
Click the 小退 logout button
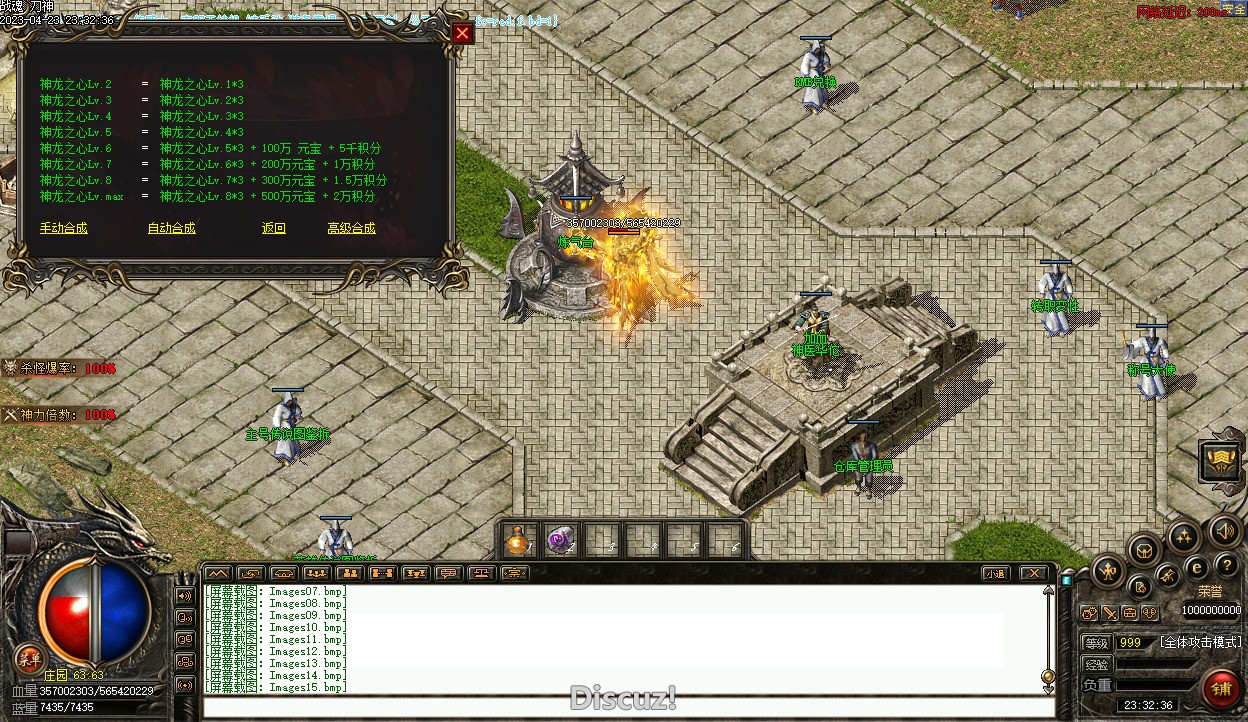tap(994, 574)
